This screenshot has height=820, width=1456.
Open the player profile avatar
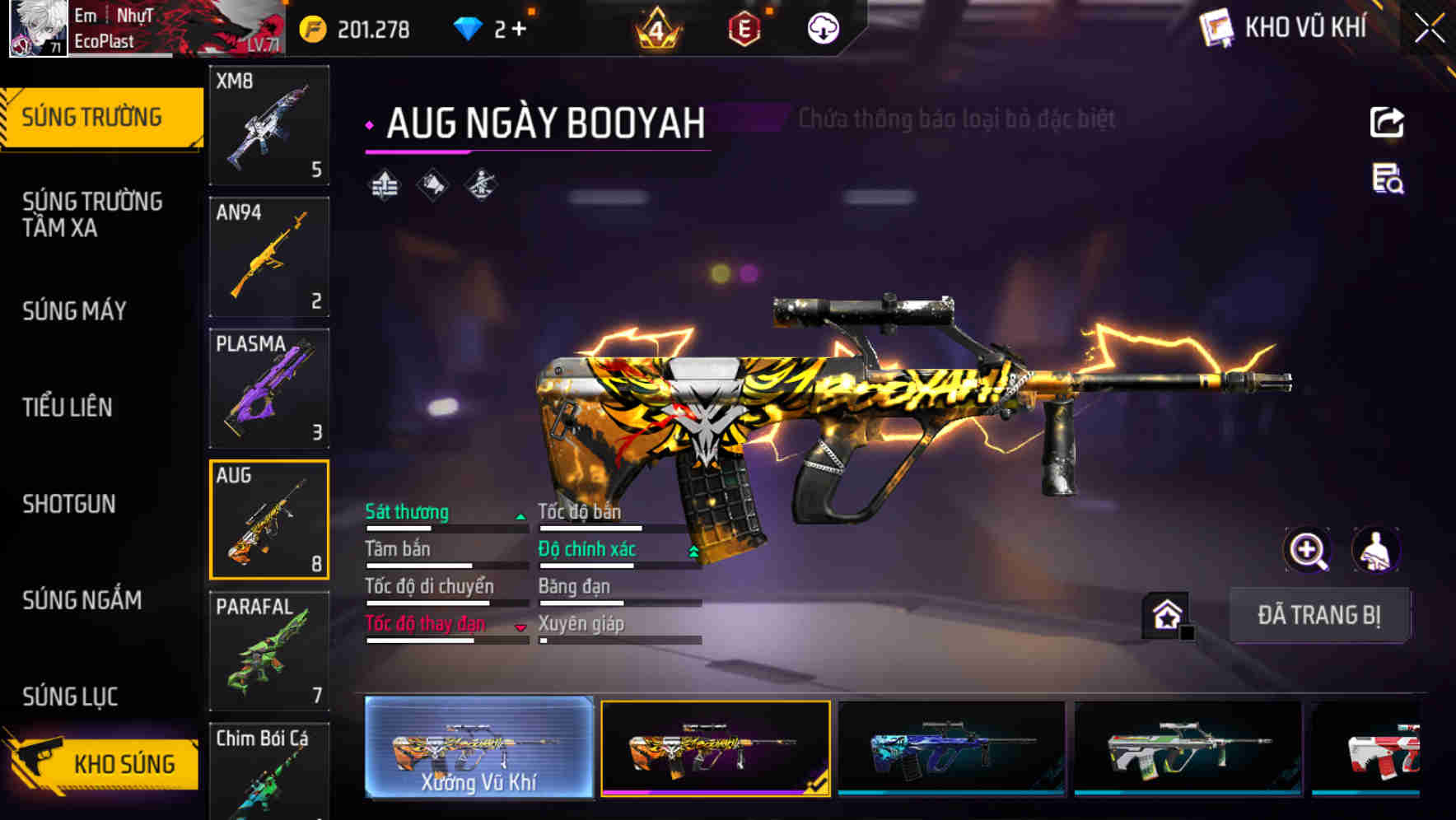[38, 28]
